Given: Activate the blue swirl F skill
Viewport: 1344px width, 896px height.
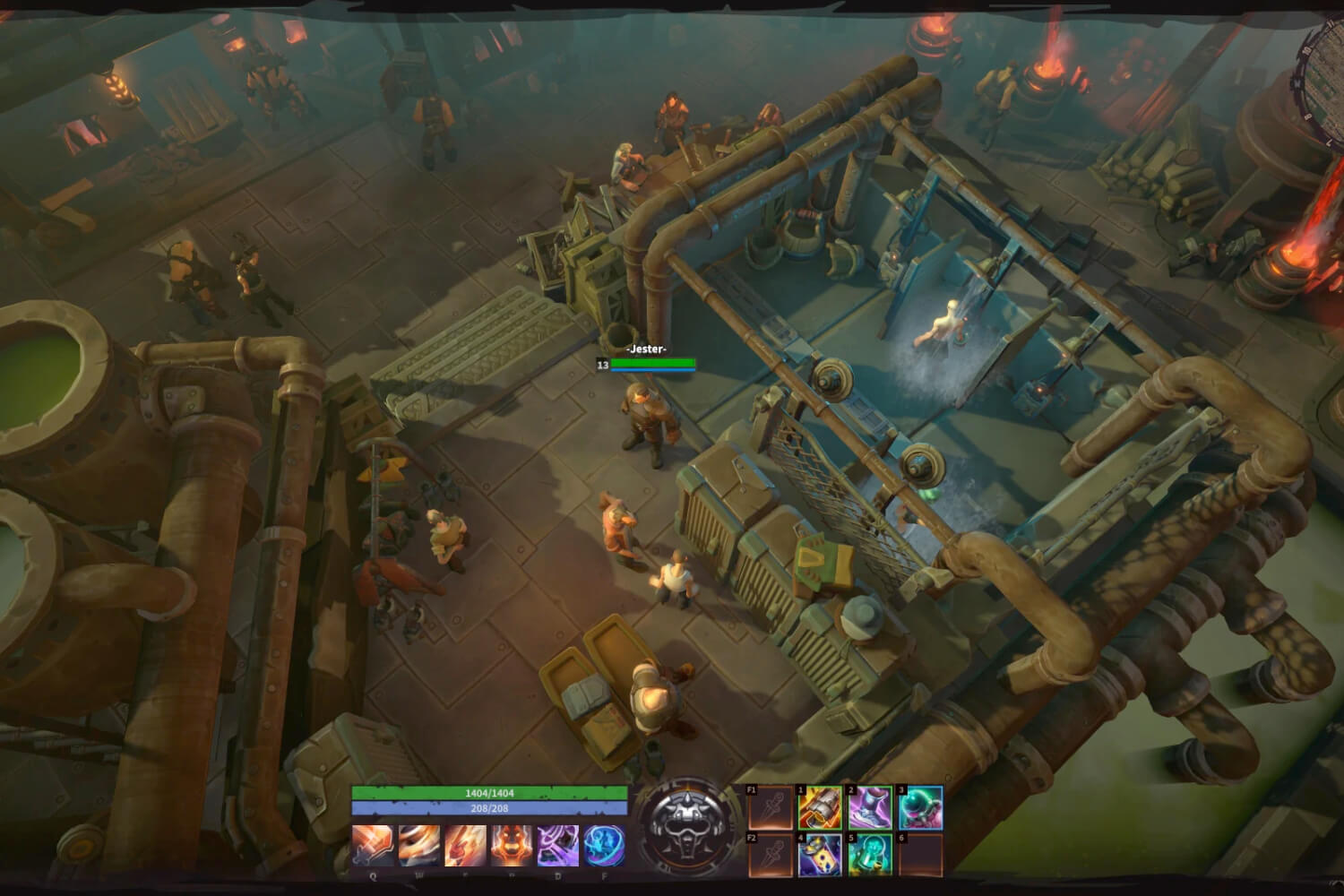Looking at the screenshot, I should (x=603, y=845).
